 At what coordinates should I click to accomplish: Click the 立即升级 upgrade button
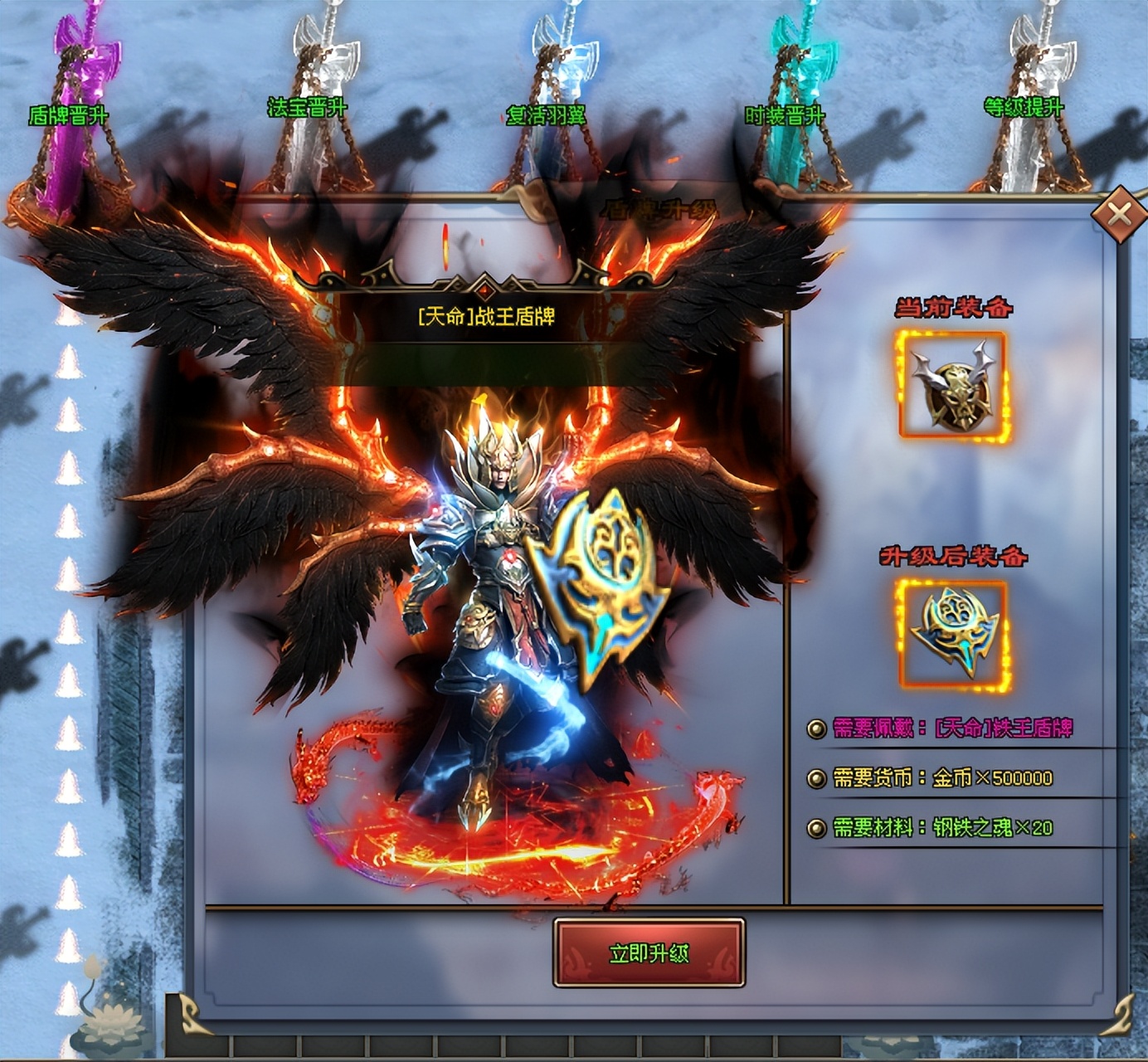[649, 953]
